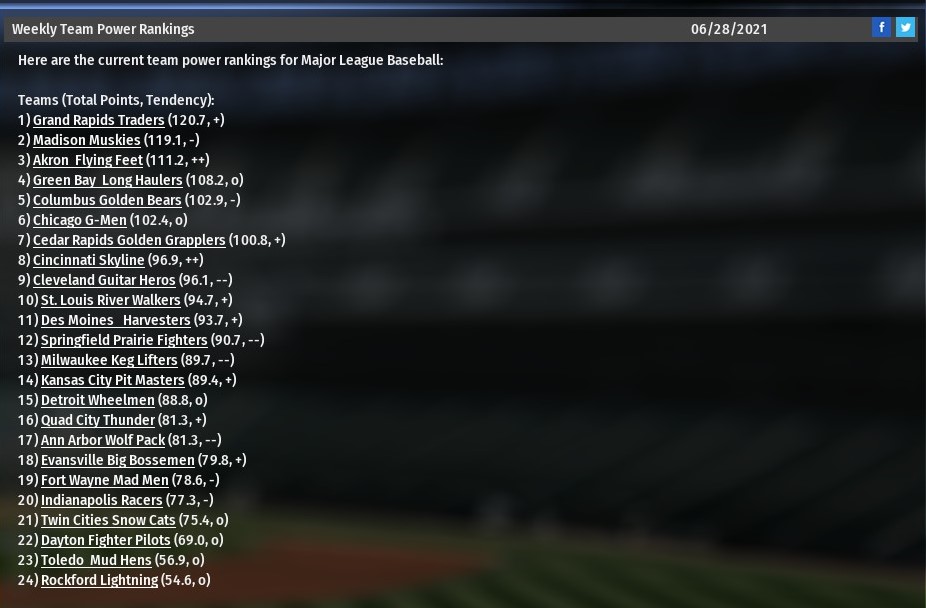Screen dimensions: 926x608
Task: Open the Chicago G-Men team page
Action: coord(79,220)
